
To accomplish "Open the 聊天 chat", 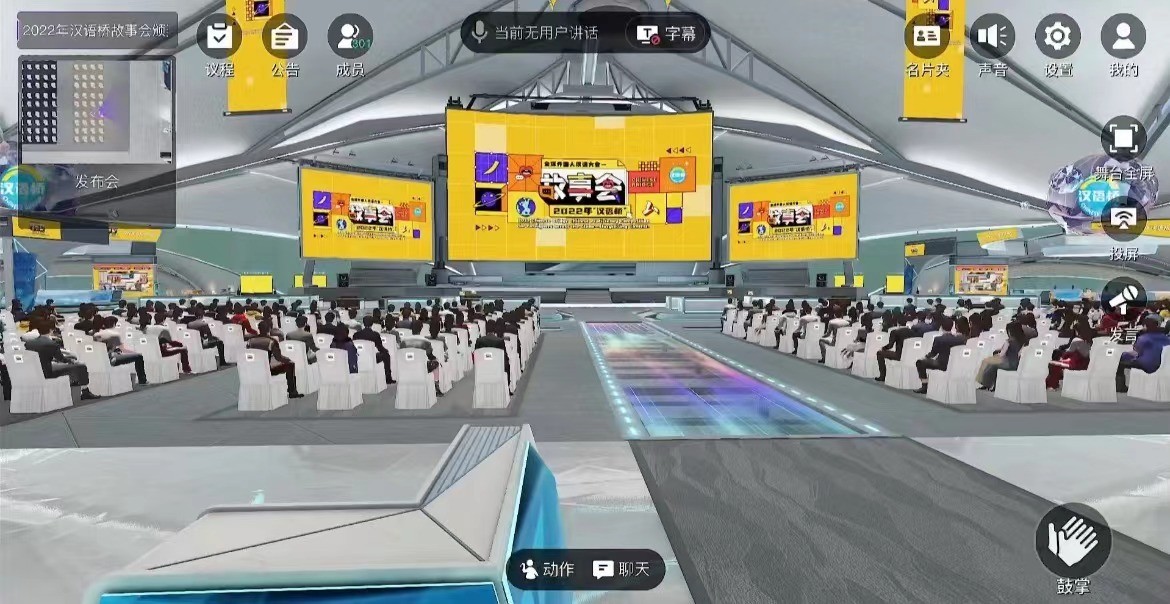I will [621, 569].
